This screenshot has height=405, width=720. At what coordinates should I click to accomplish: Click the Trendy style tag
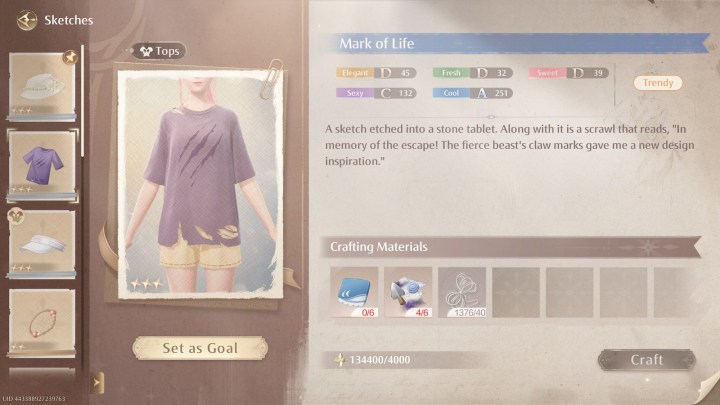point(658,83)
